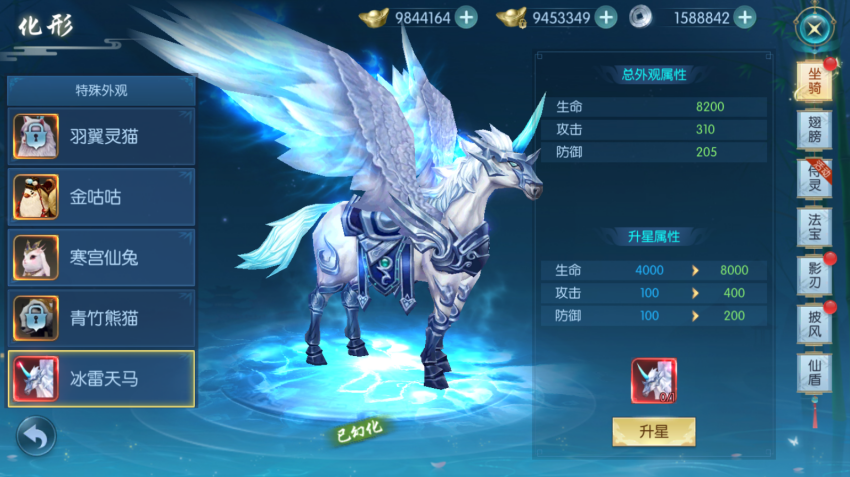Add bound ingots using the plus button
This screenshot has height=477, width=850.
[x=605, y=17]
